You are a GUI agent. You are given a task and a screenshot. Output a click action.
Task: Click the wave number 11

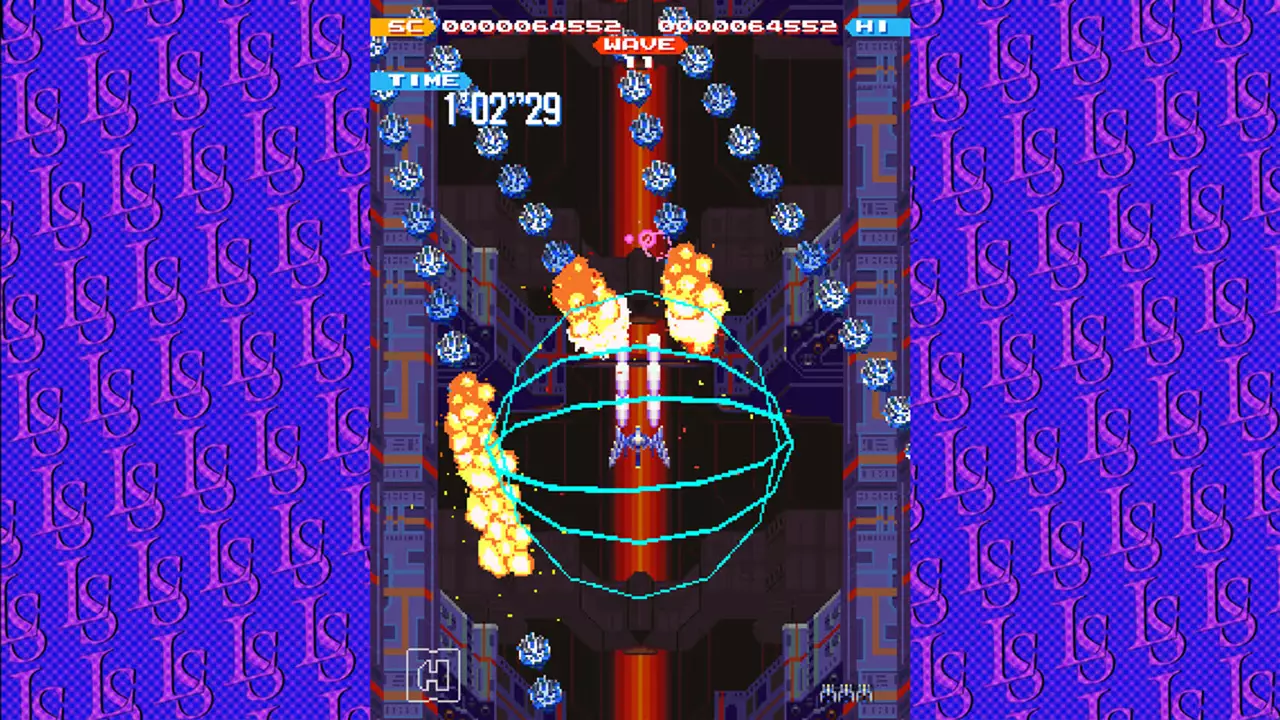[638, 62]
